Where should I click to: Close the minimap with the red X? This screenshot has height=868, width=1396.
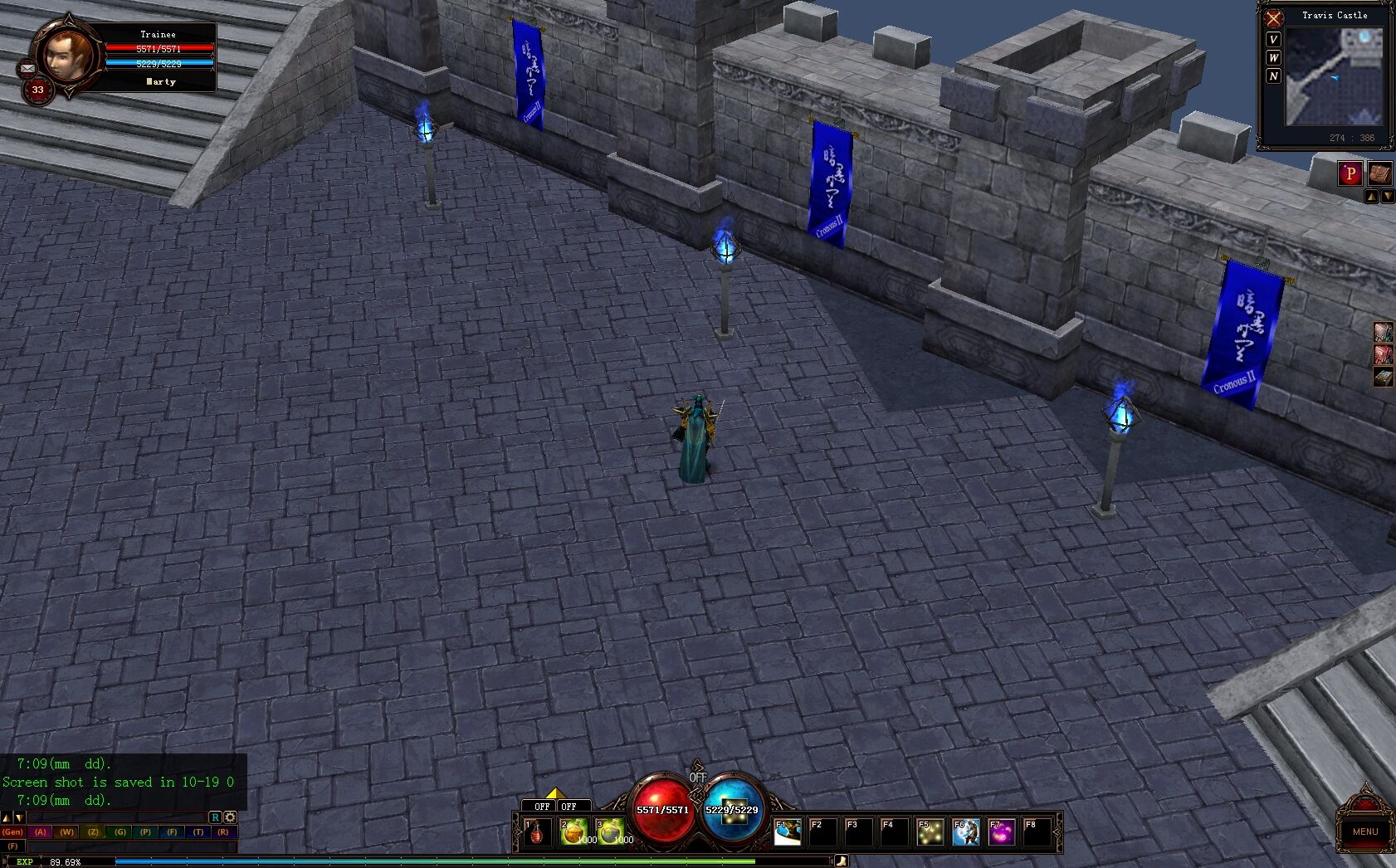pos(1273,18)
